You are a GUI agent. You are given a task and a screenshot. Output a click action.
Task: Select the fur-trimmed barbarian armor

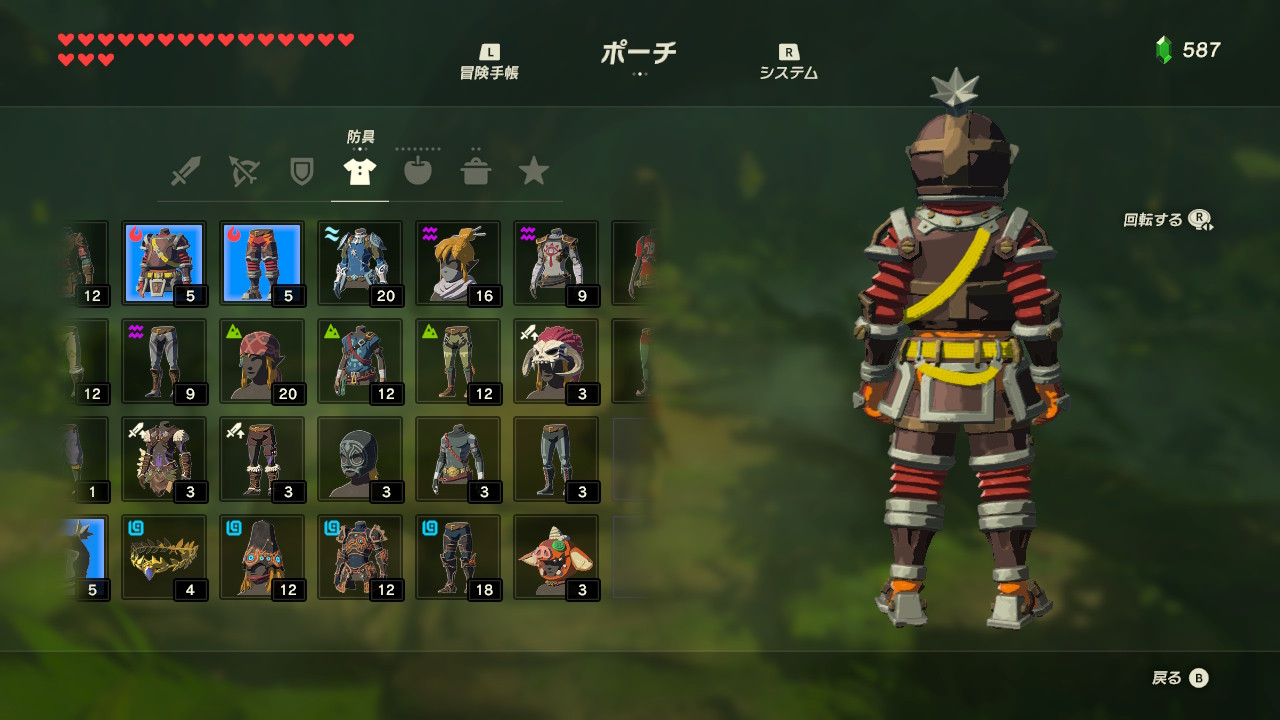[x=164, y=459]
